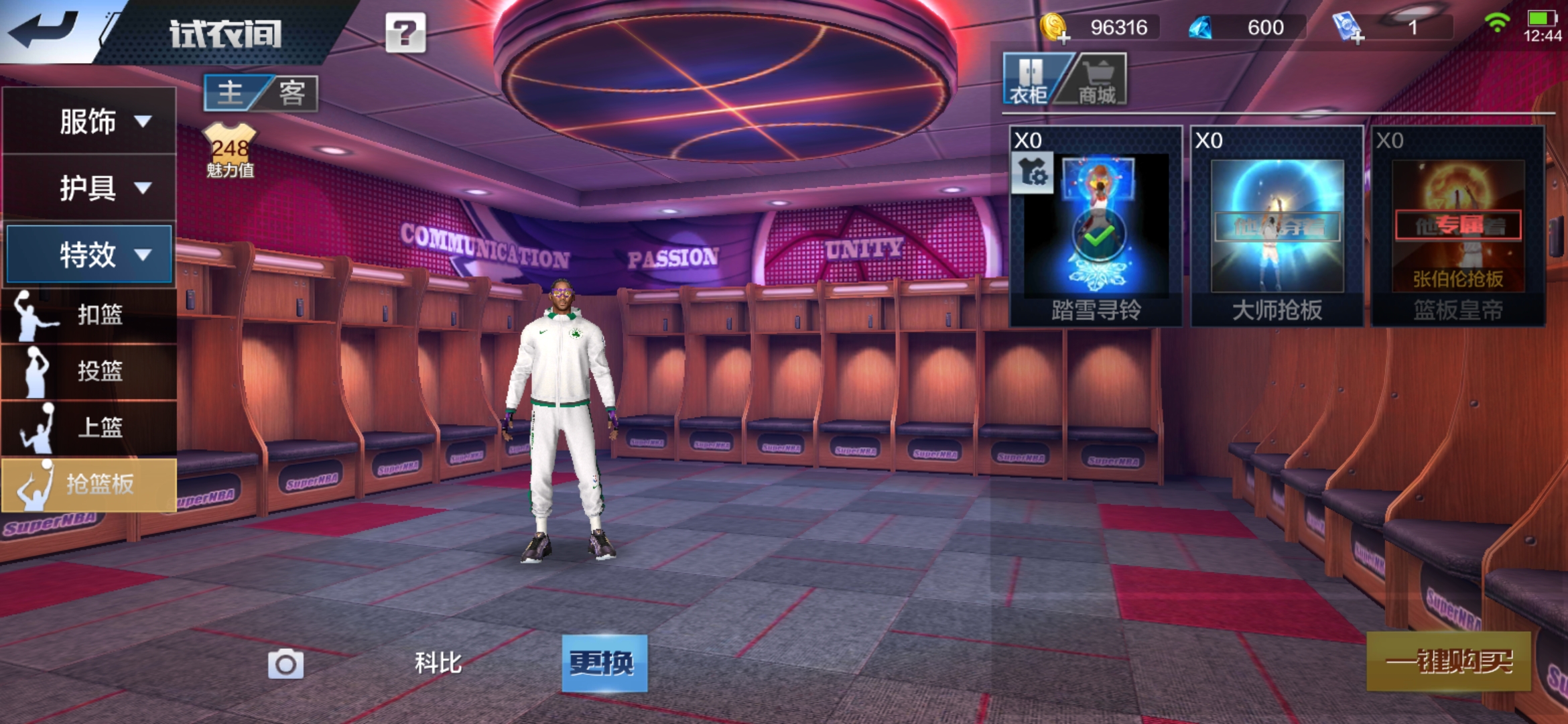Select the 扣篮 dunk effects category
Screen dimensions: 1568x724
pyautogui.click(x=90, y=314)
